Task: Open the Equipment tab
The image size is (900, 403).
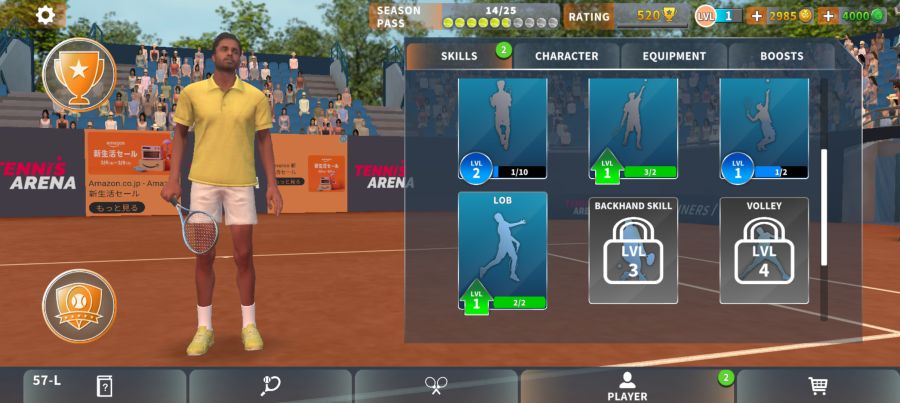Action: coord(674,56)
